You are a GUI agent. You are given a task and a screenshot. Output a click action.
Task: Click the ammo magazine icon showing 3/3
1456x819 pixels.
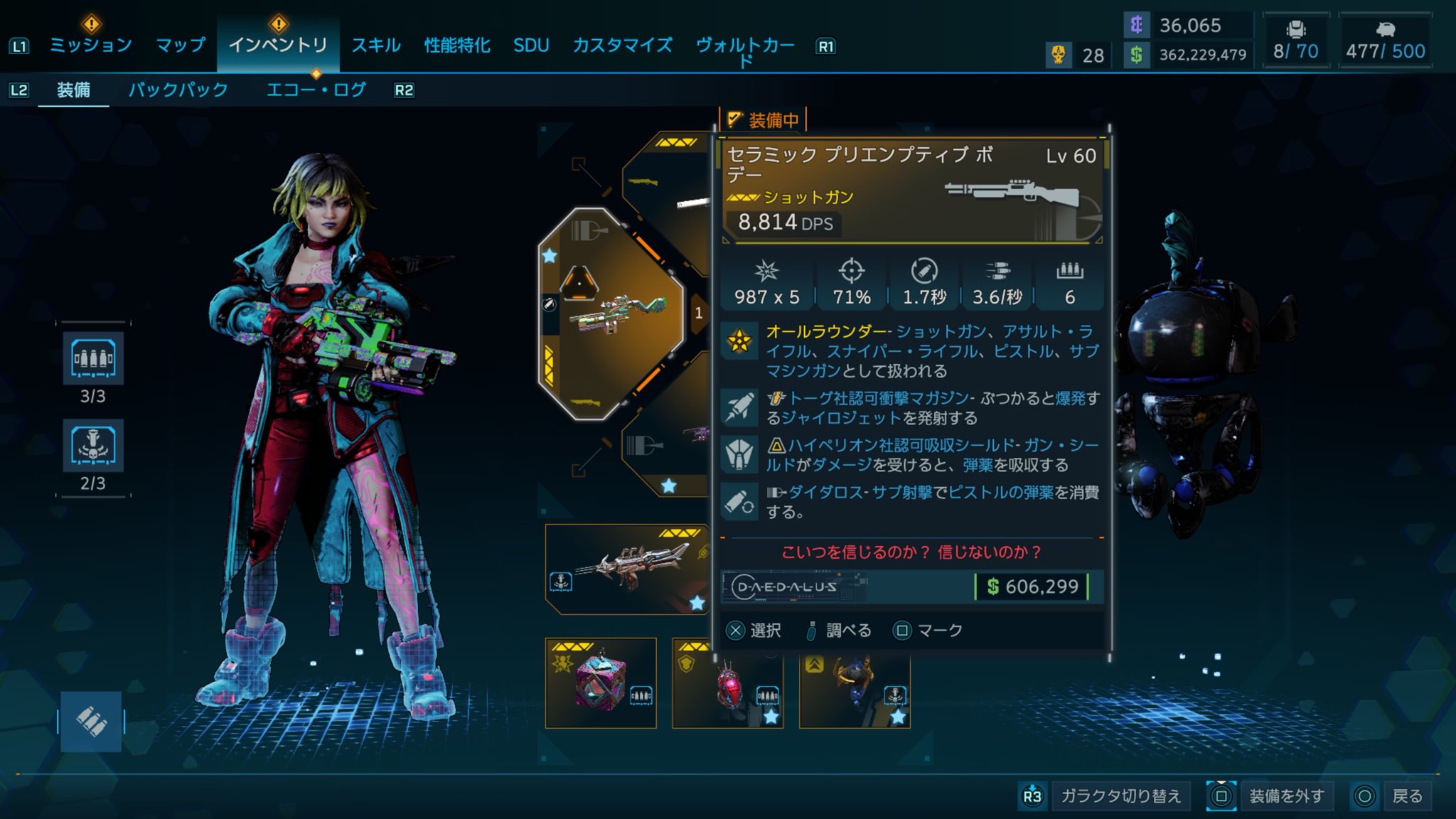coord(93,359)
